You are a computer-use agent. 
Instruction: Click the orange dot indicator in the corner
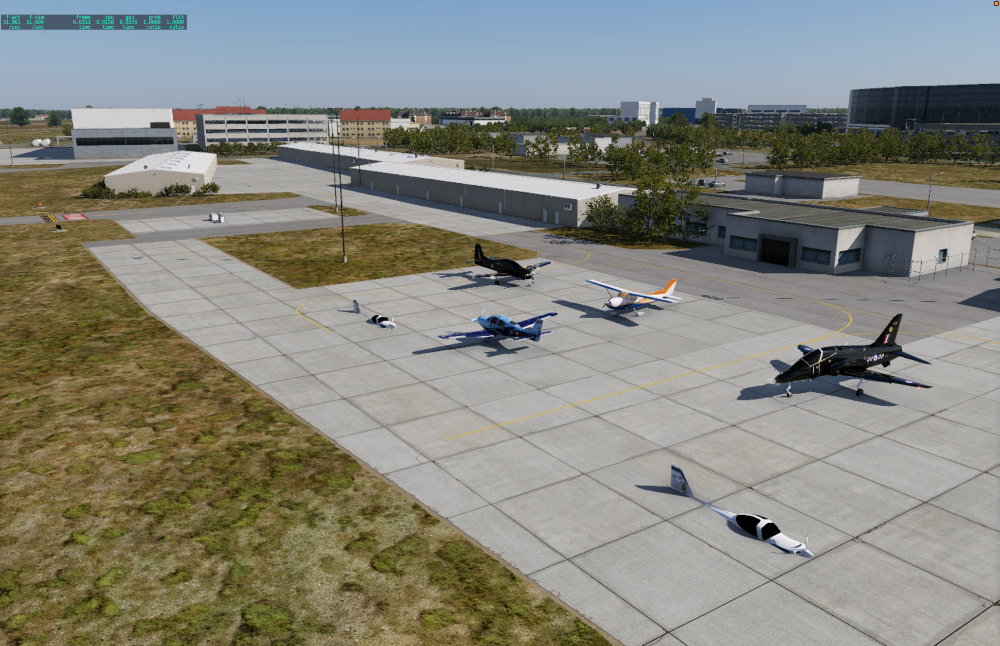click(996, 4)
